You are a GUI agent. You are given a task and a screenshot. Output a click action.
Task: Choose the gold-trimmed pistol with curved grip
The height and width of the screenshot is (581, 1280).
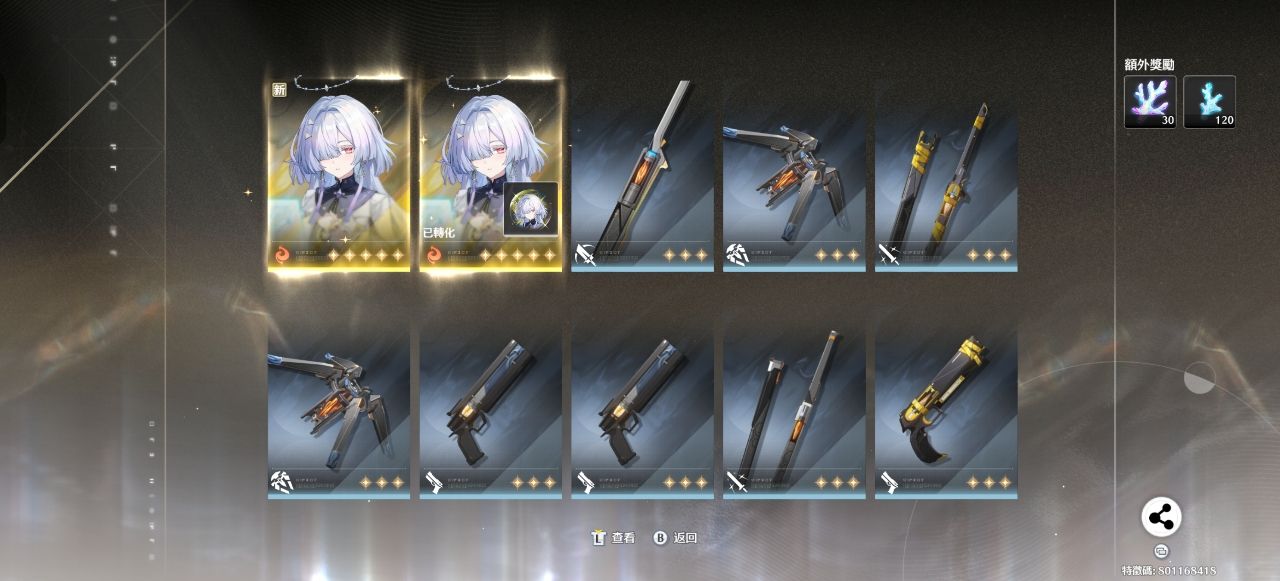tap(946, 410)
